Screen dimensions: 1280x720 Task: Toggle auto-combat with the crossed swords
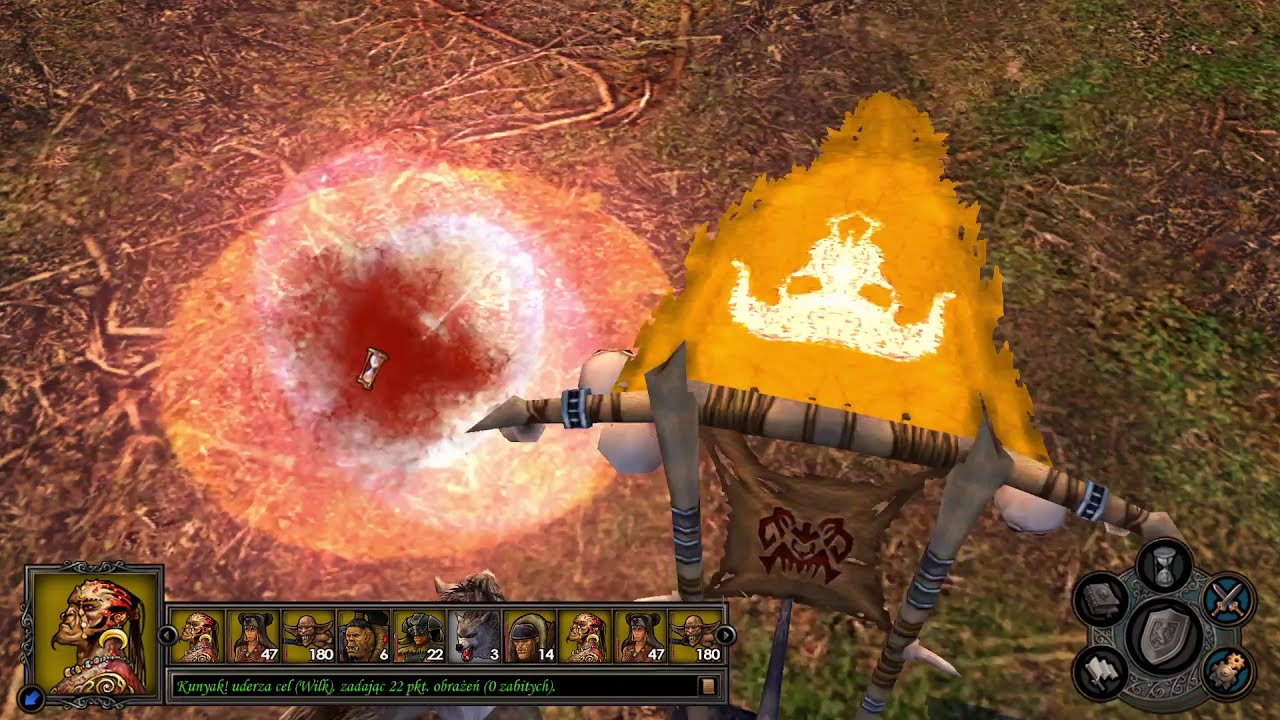pyautogui.click(x=1227, y=600)
